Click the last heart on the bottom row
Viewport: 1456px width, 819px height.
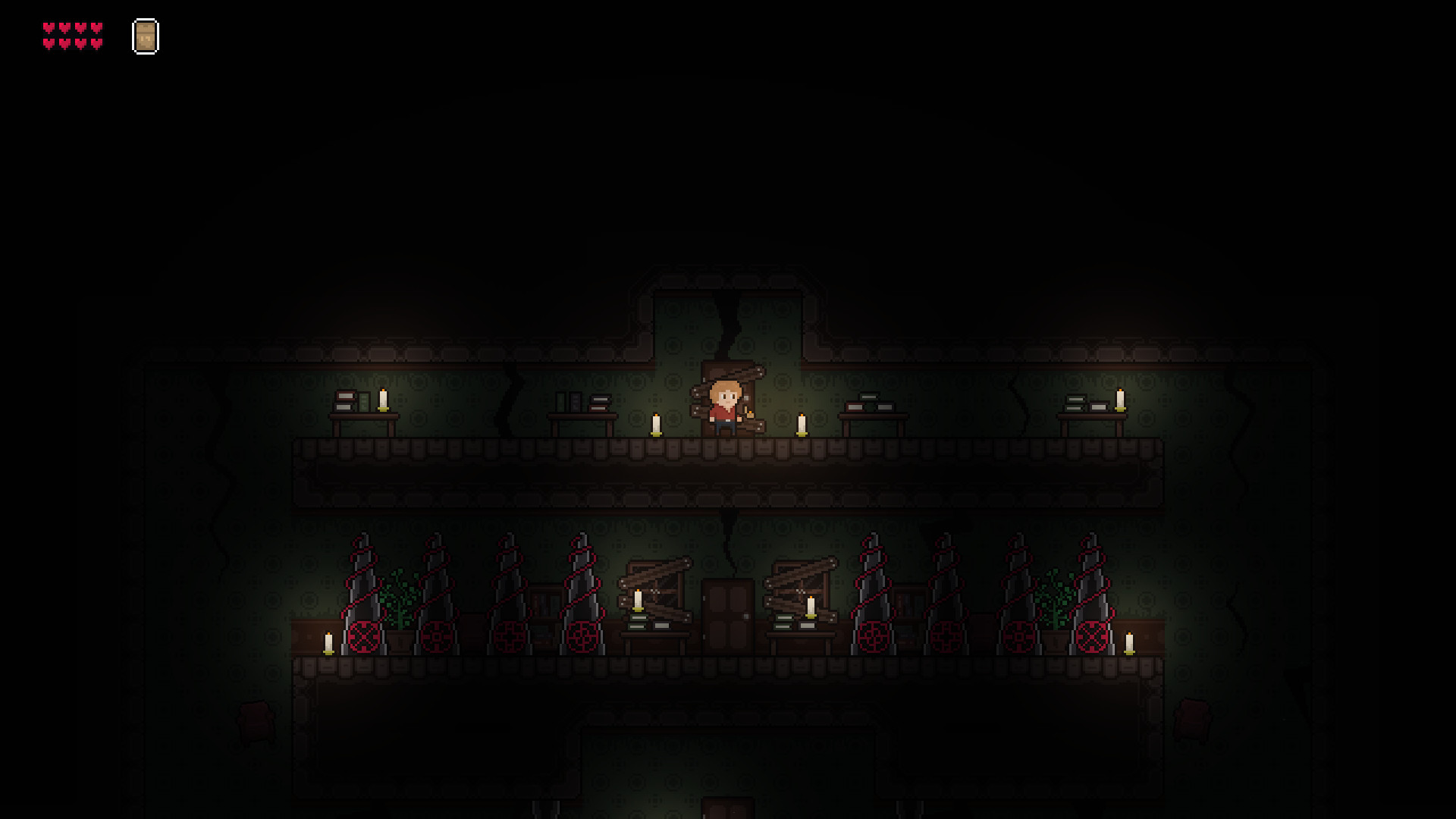click(x=97, y=42)
